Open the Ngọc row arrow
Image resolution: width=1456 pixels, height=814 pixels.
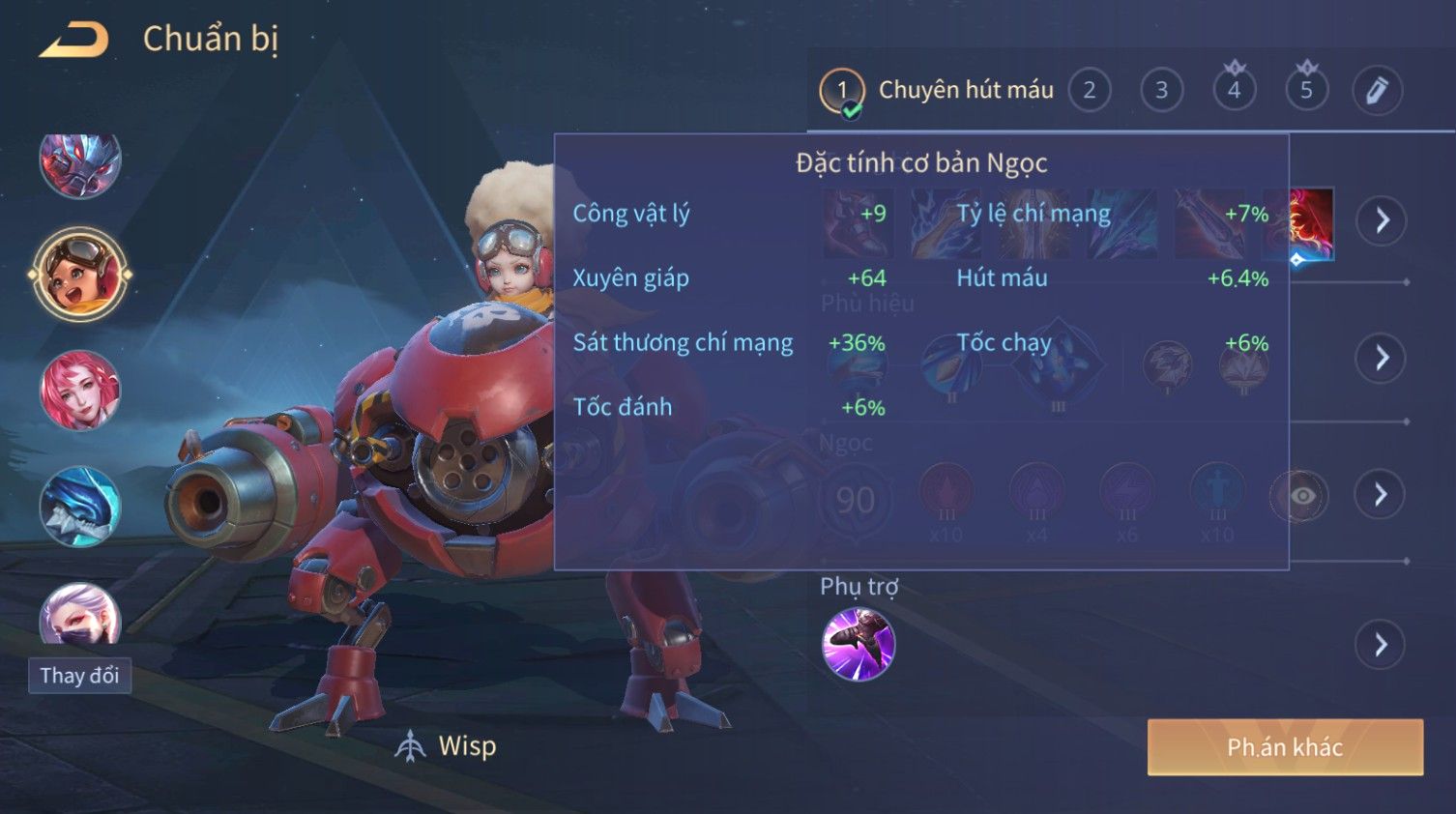pos(1381,495)
